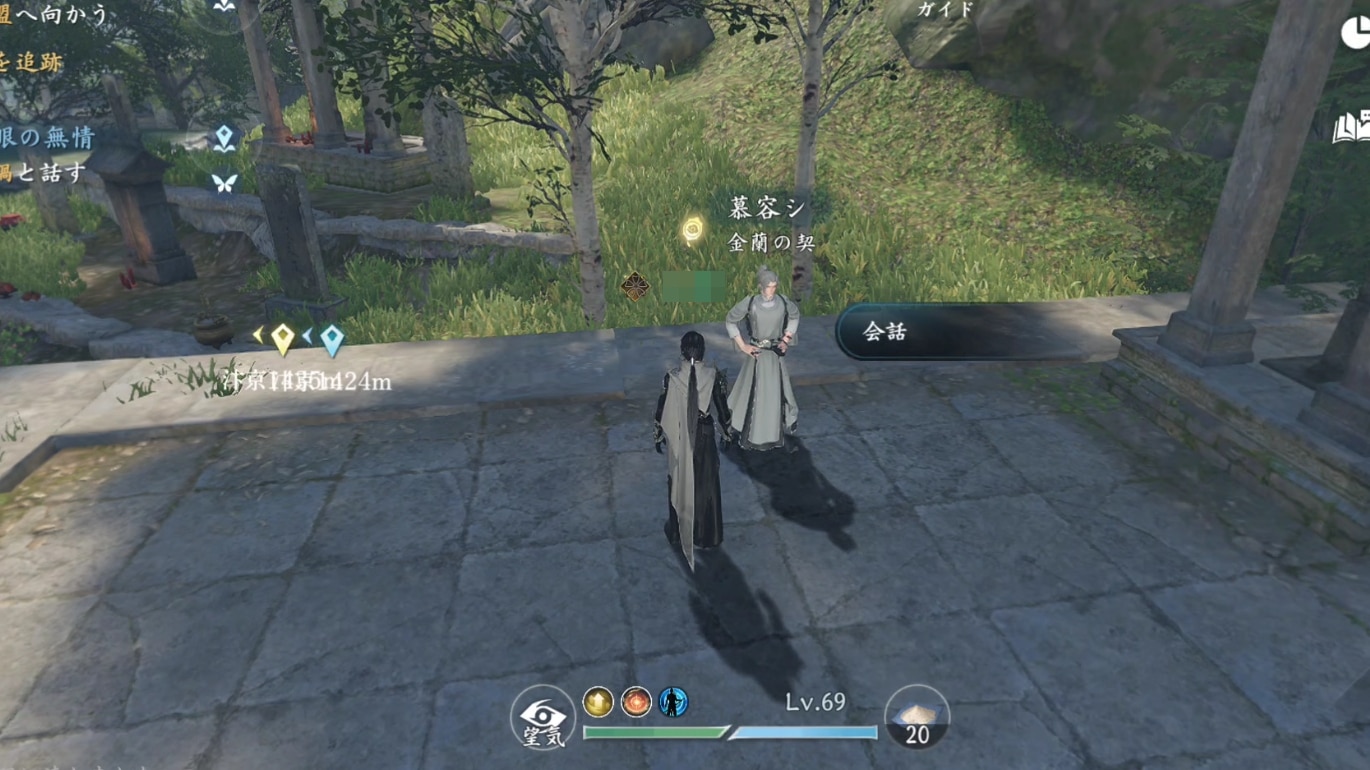The height and width of the screenshot is (770, 1370).
Task: Activate the 望気 eye skill
Action: coord(543,718)
